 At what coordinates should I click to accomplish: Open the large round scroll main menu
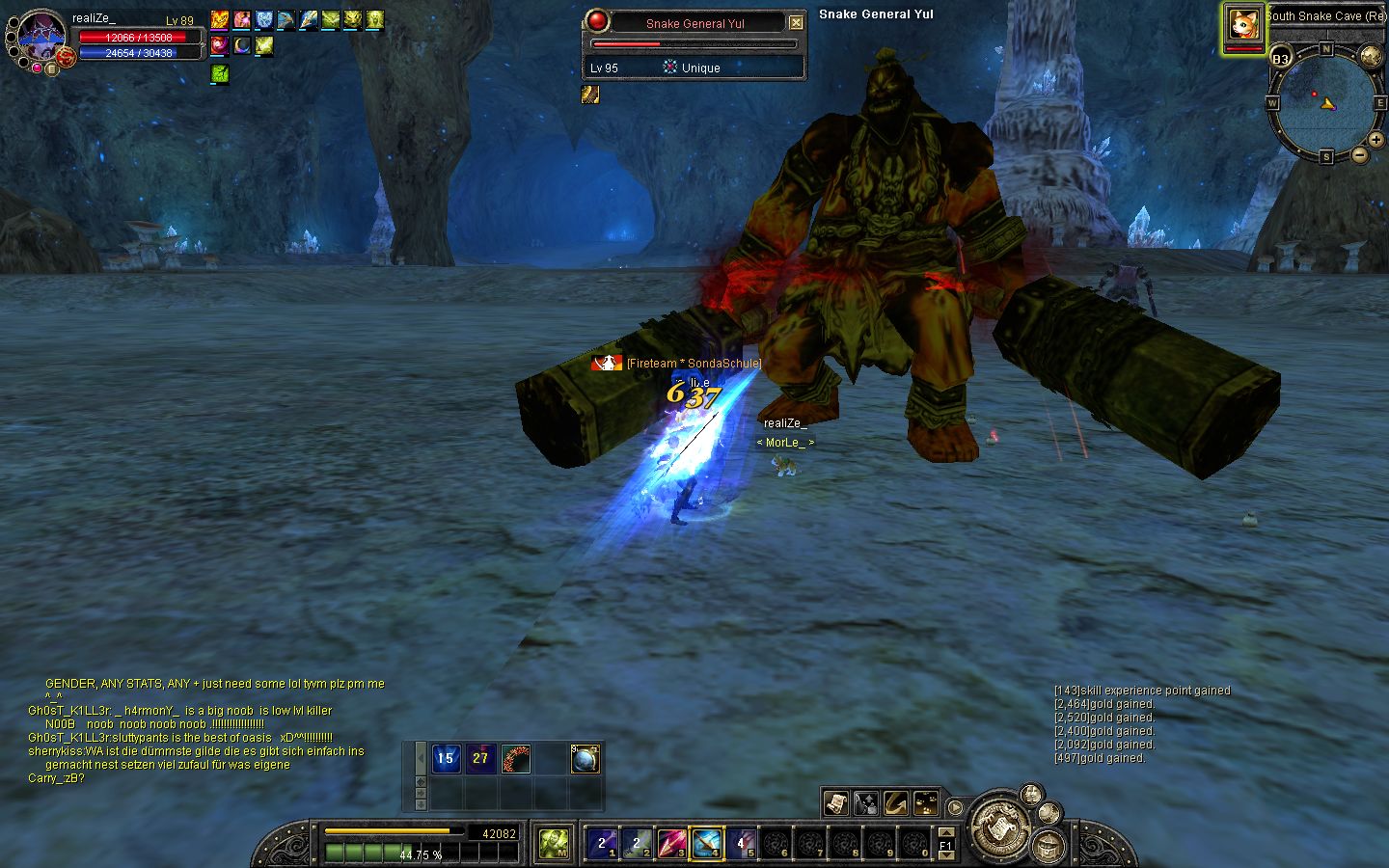pyautogui.click(x=1000, y=827)
